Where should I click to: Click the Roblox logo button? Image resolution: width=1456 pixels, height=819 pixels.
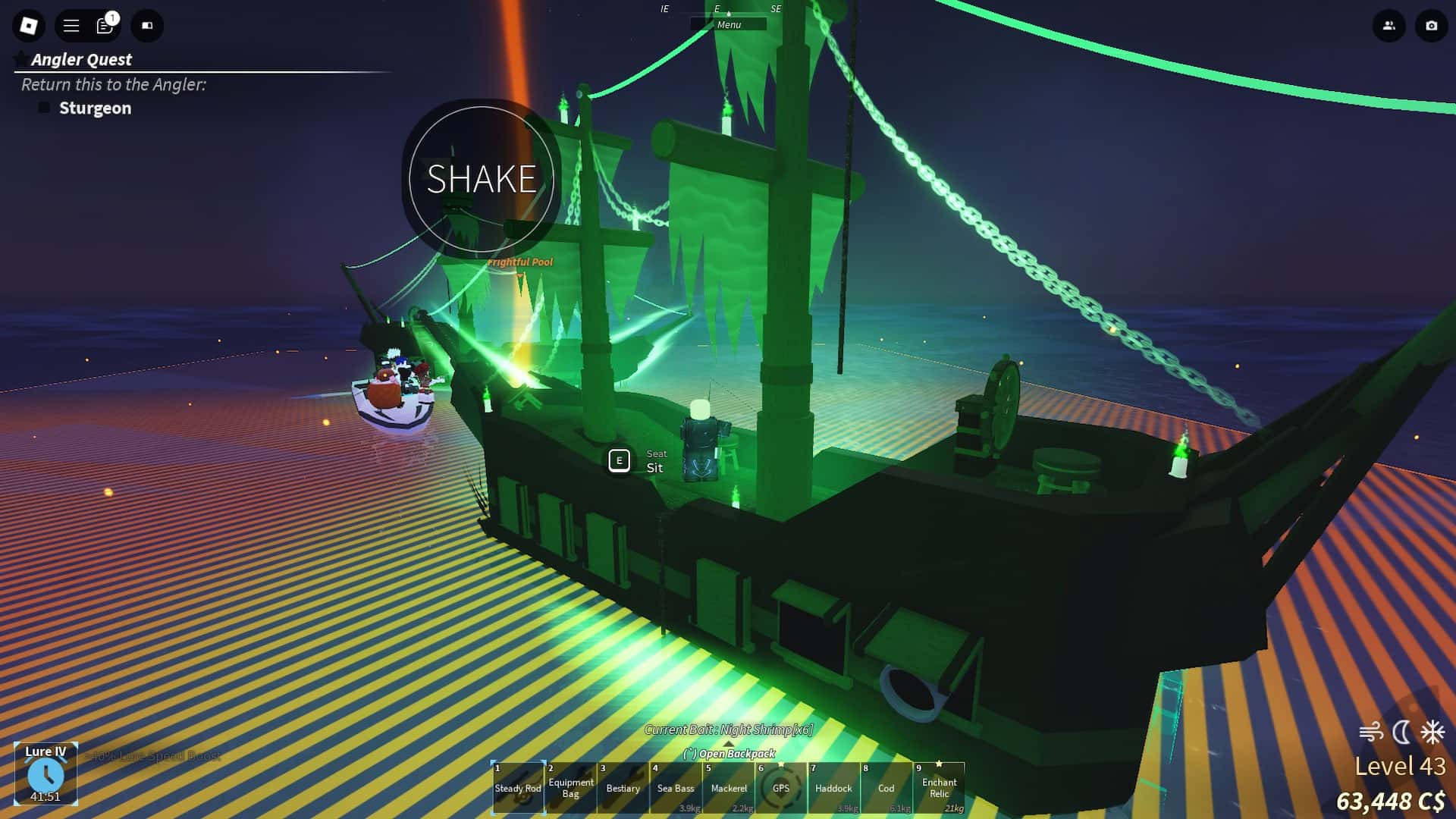[28, 25]
